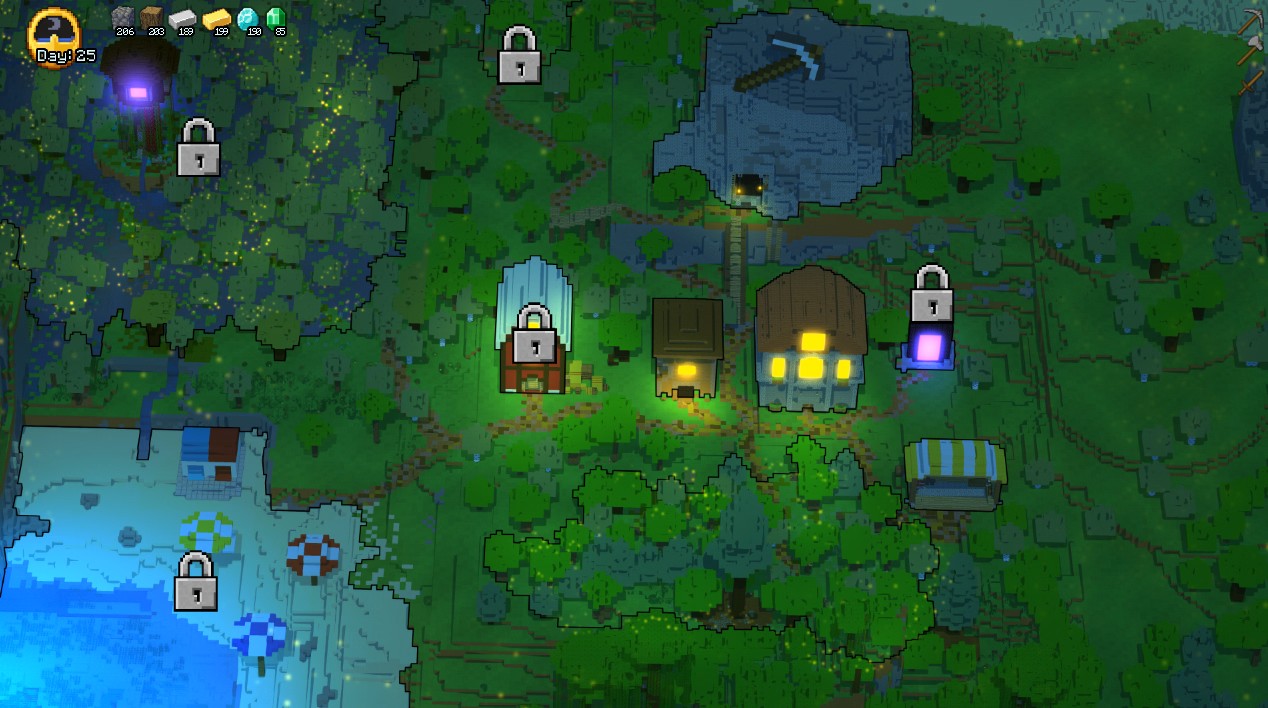Open the small house with one lit window
Screen dimensions: 1268x708
click(x=687, y=347)
